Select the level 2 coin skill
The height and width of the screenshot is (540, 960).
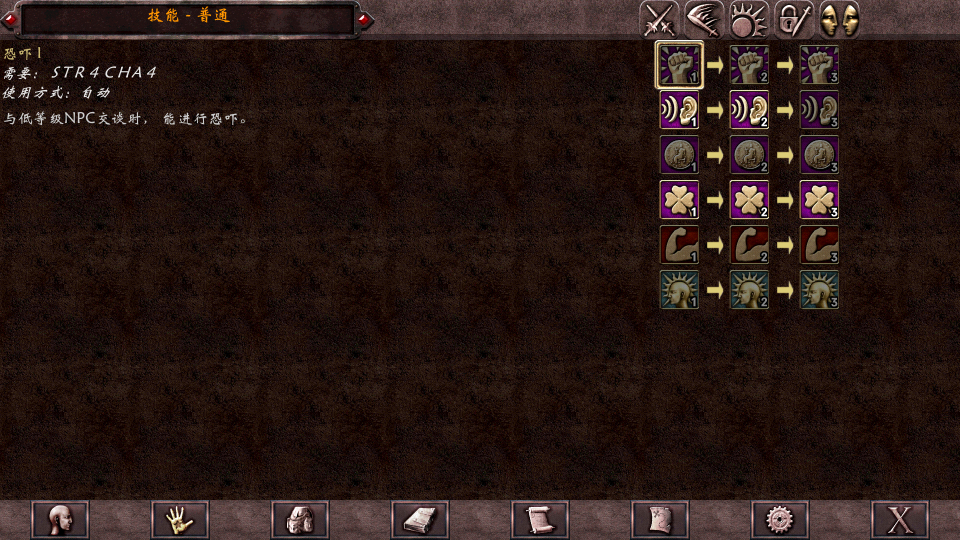[x=749, y=155]
